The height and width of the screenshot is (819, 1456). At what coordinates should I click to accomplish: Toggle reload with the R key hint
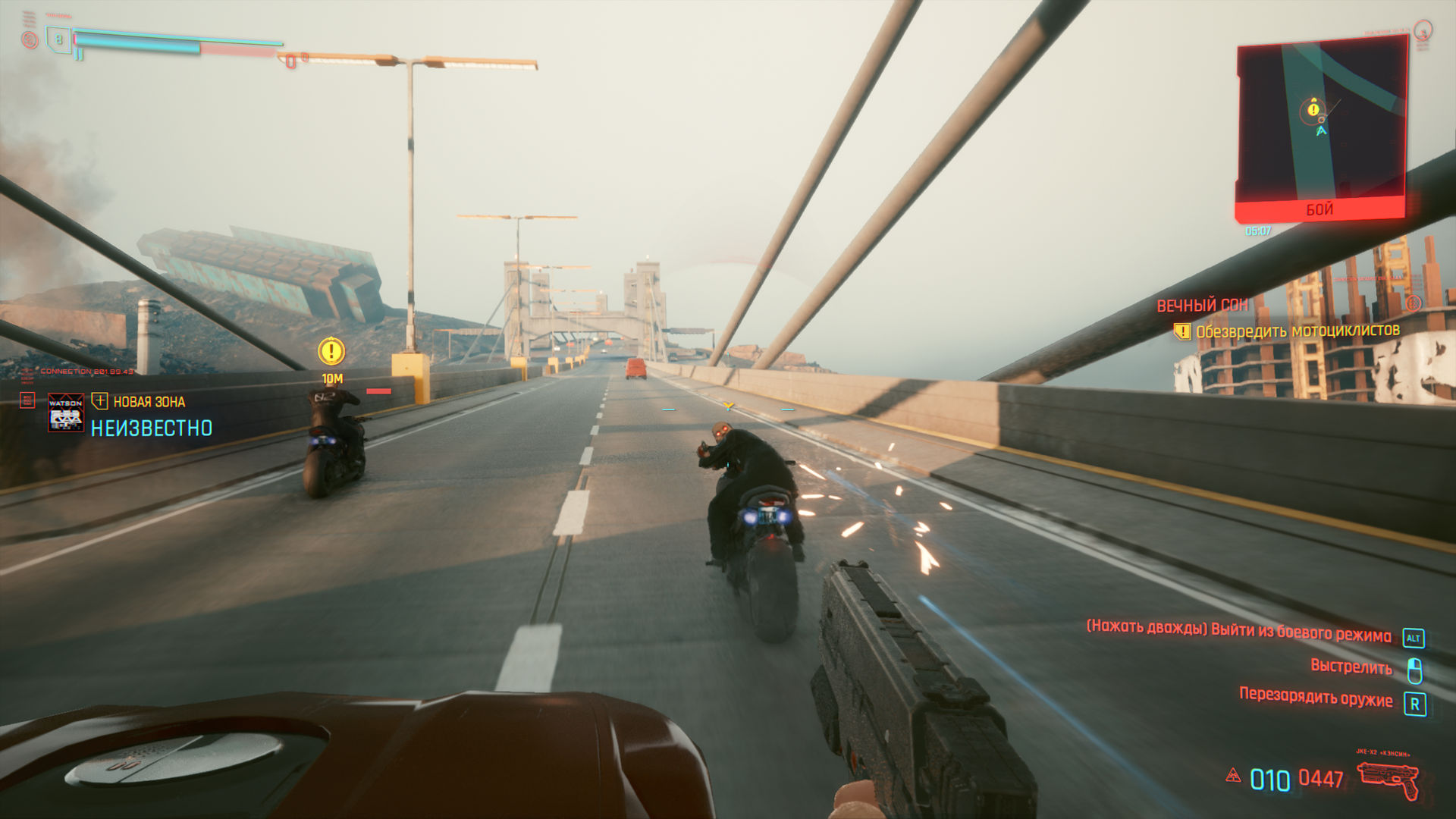coord(1414,704)
